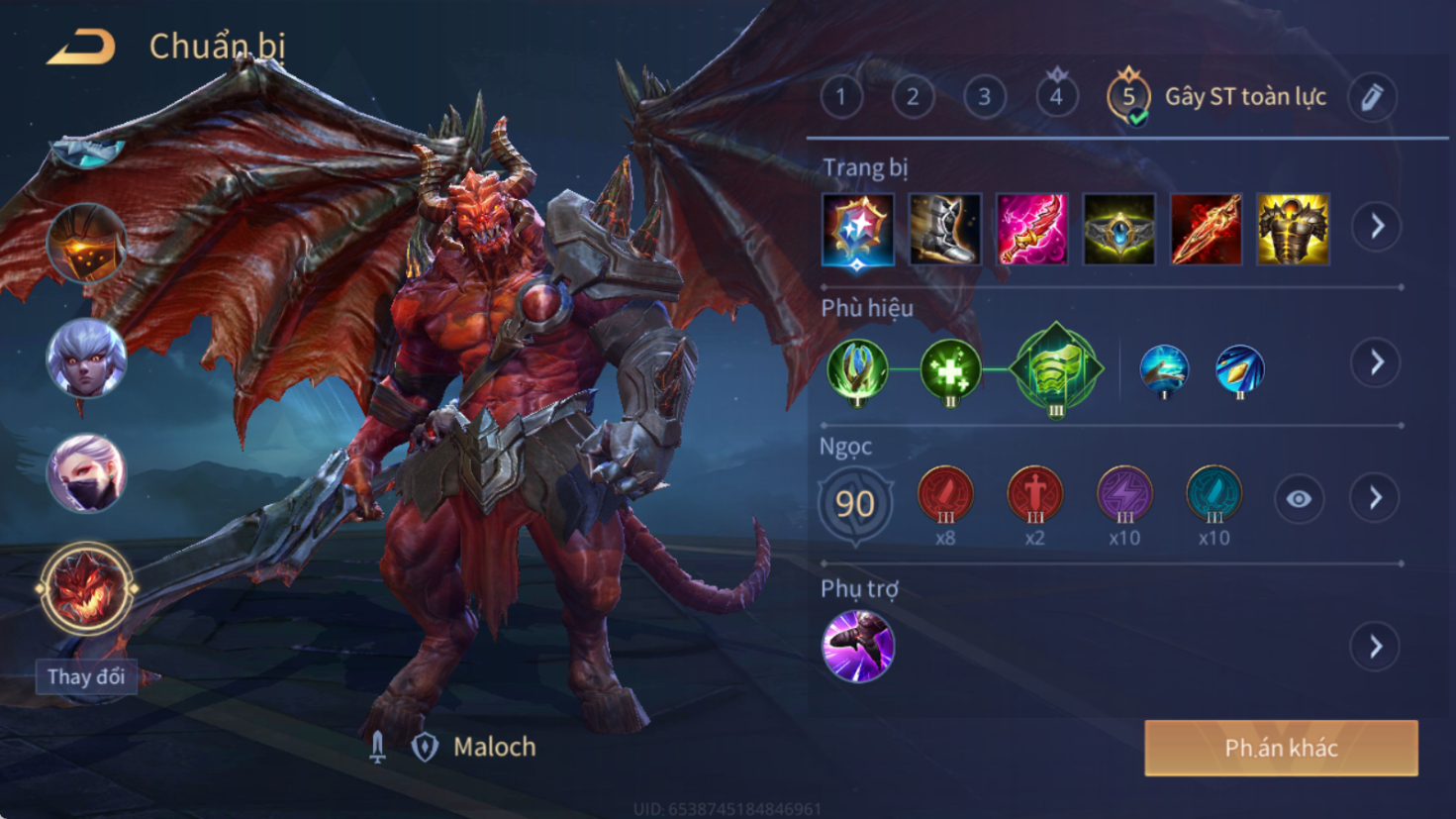The height and width of the screenshot is (819, 1456).
Task: Switch to loadout preset 1
Action: [841, 97]
